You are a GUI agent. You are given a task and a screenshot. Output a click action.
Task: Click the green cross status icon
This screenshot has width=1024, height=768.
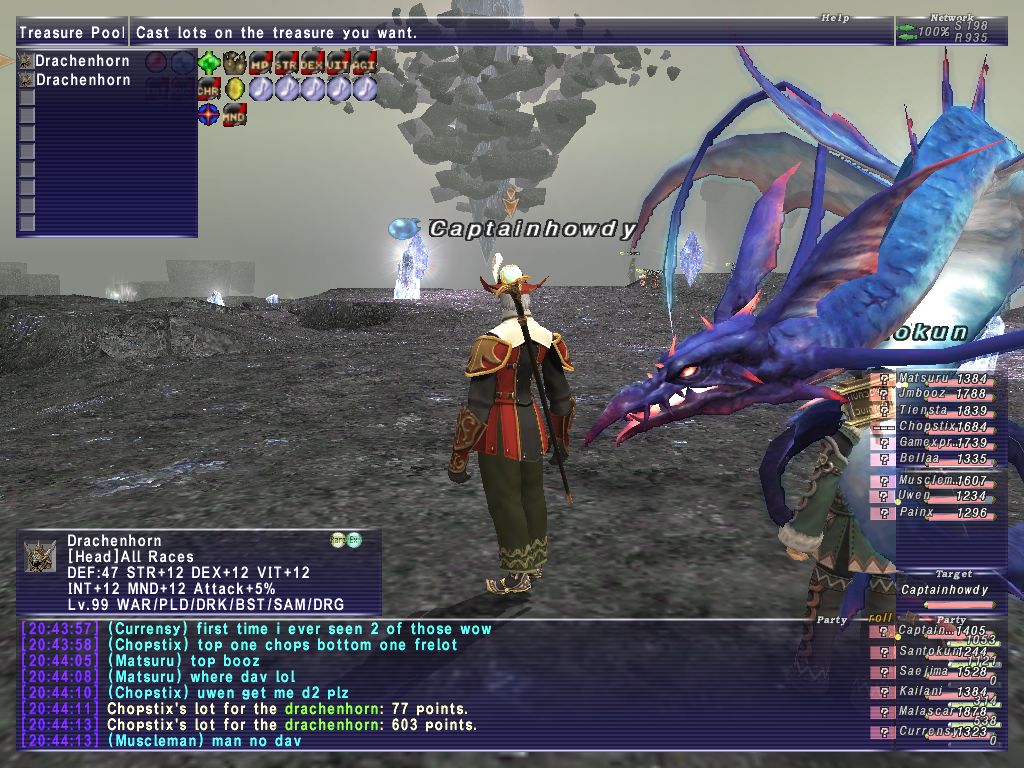coord(208,62)
